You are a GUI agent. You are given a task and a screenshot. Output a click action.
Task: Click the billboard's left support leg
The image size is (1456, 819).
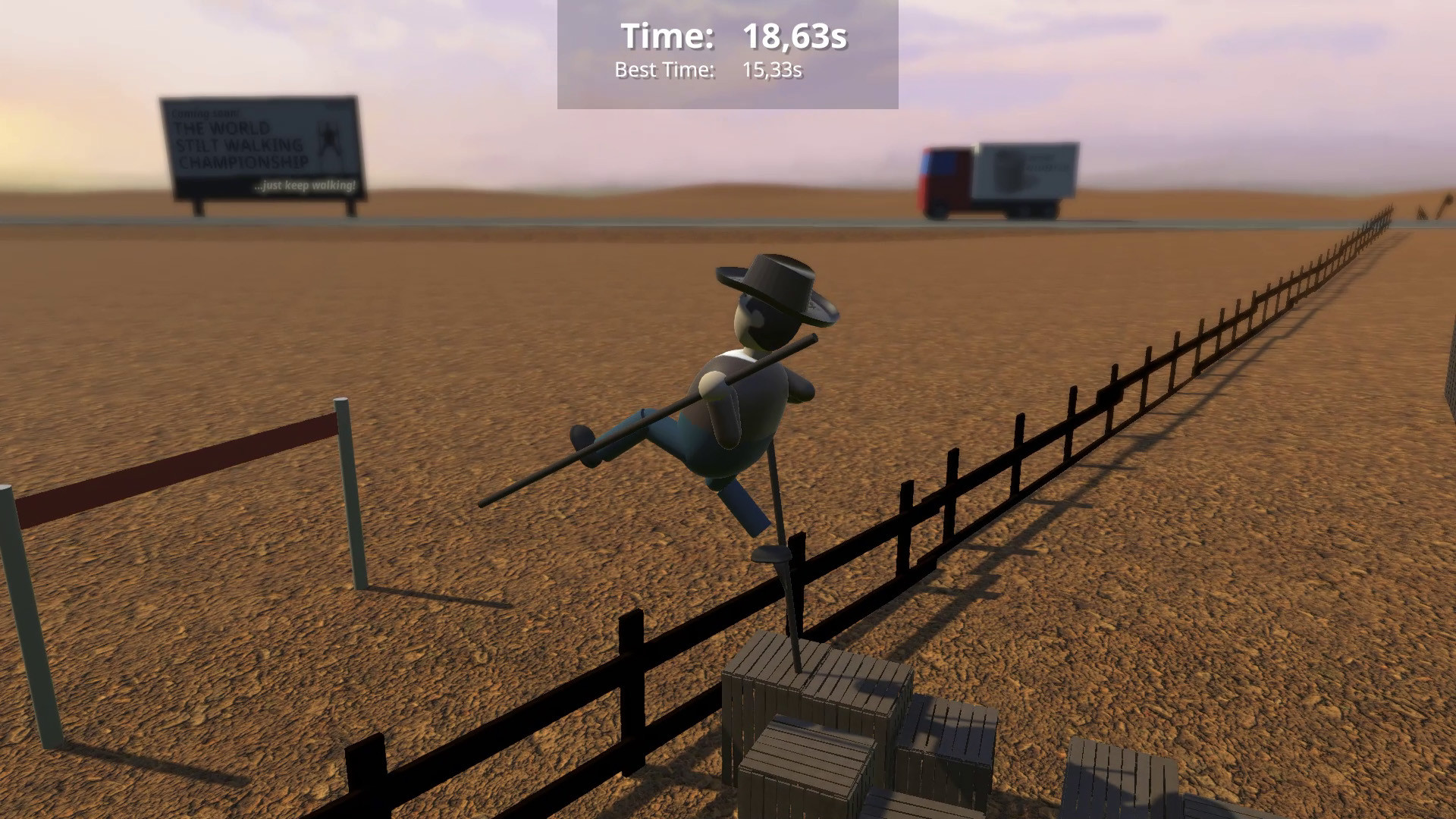coord(199,208)
